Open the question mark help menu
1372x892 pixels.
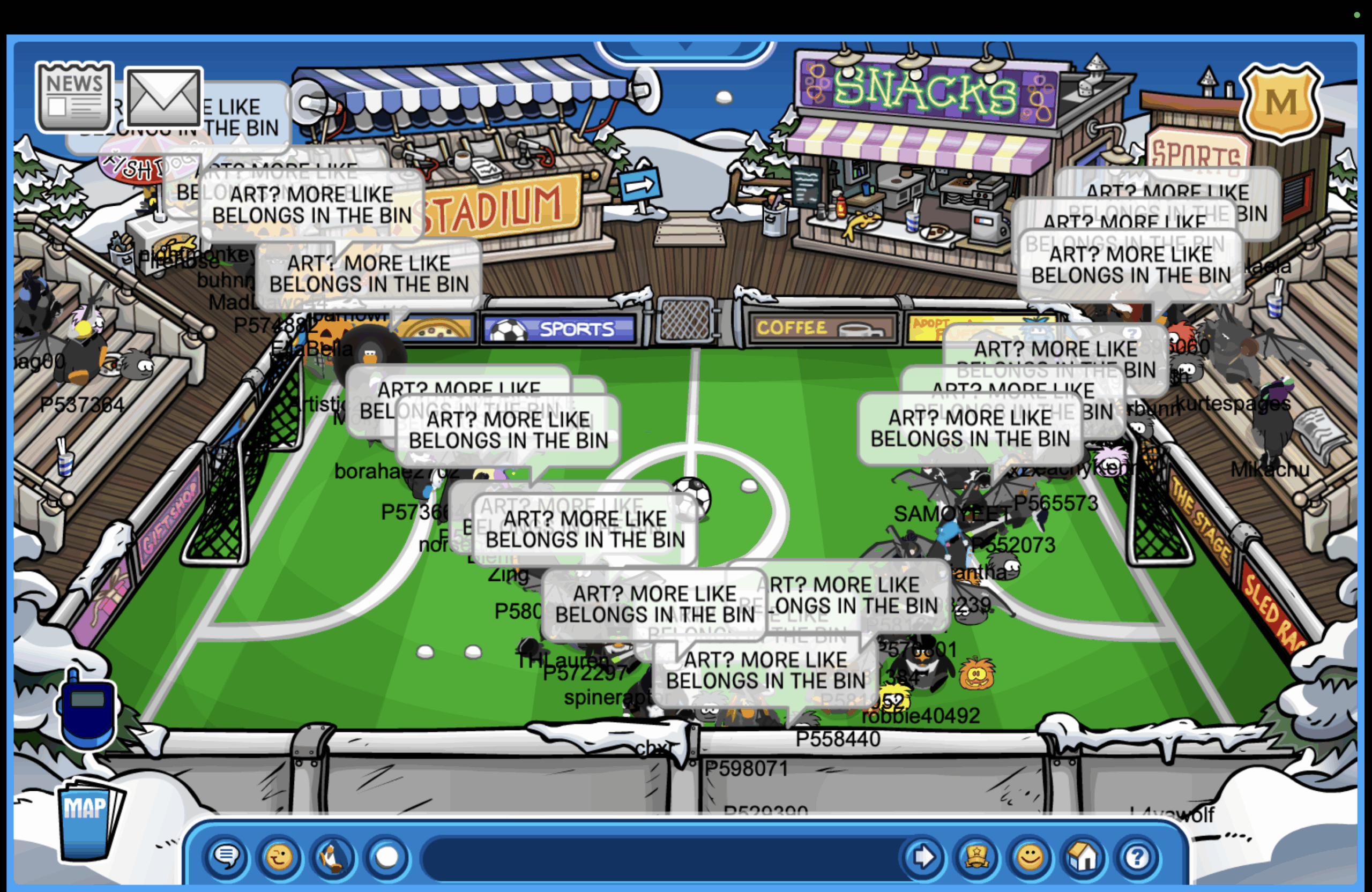[1137, 857]
